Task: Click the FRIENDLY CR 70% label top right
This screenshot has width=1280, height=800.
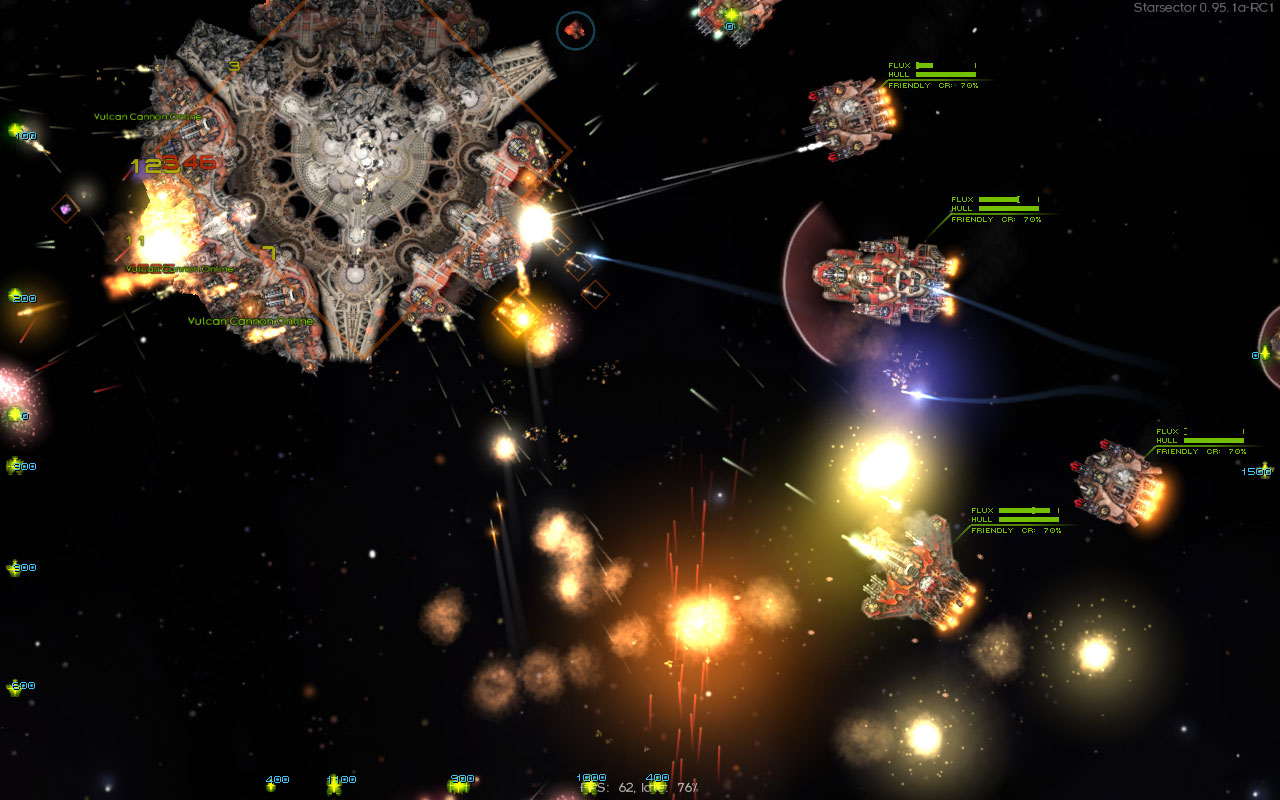Action: (x=934, y=85)
